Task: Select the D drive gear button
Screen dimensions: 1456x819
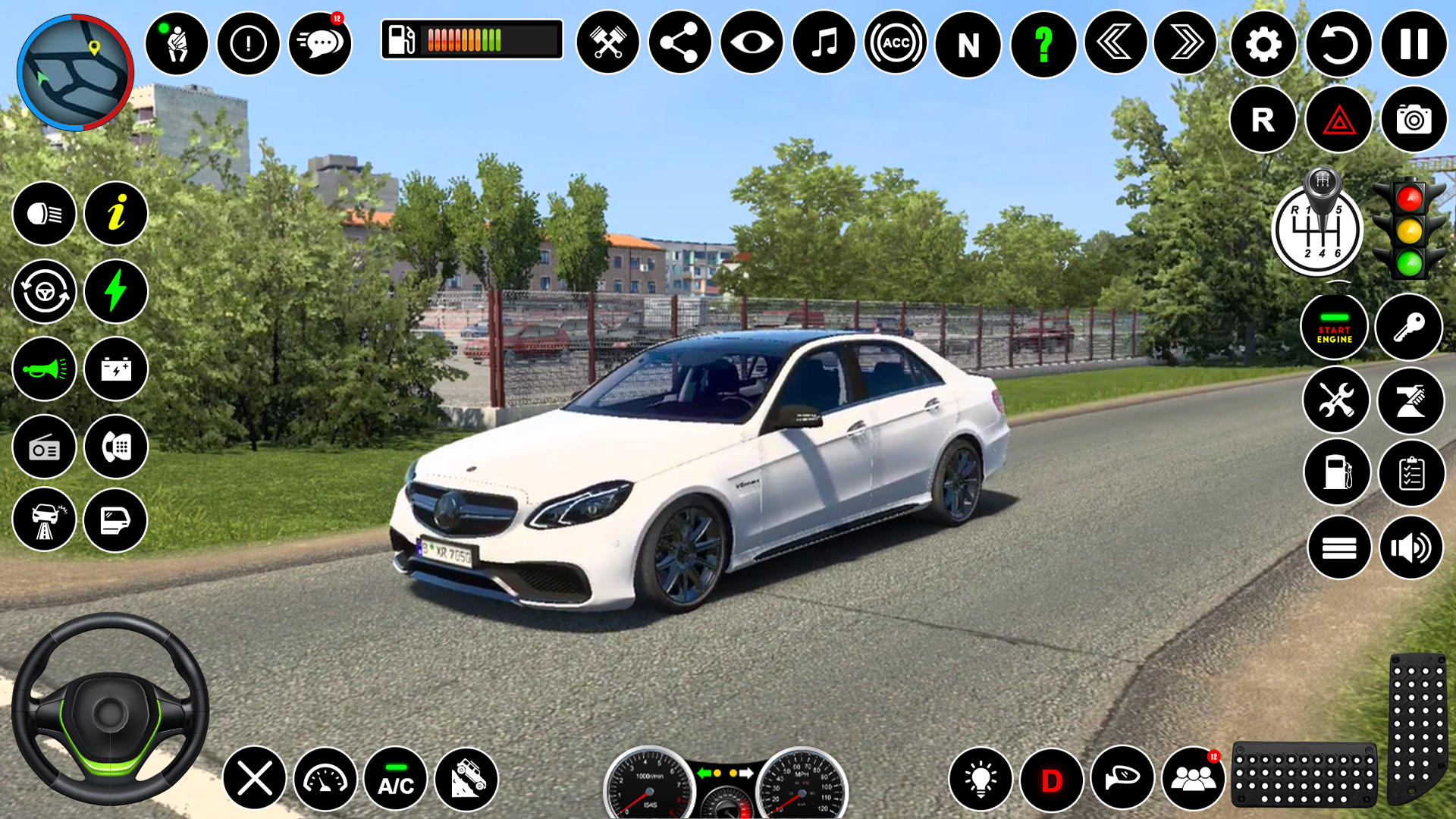Action: [x=1052, y=780]
